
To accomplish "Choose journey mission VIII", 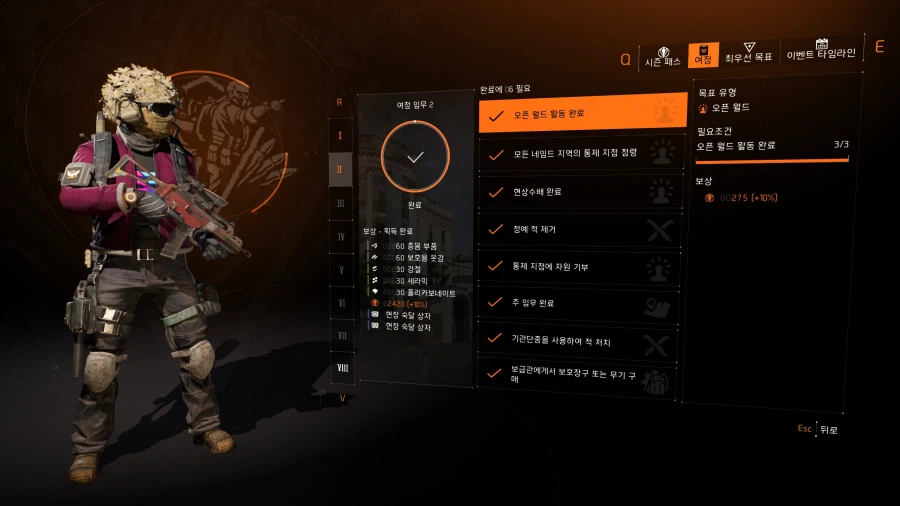I will (342, 368).
